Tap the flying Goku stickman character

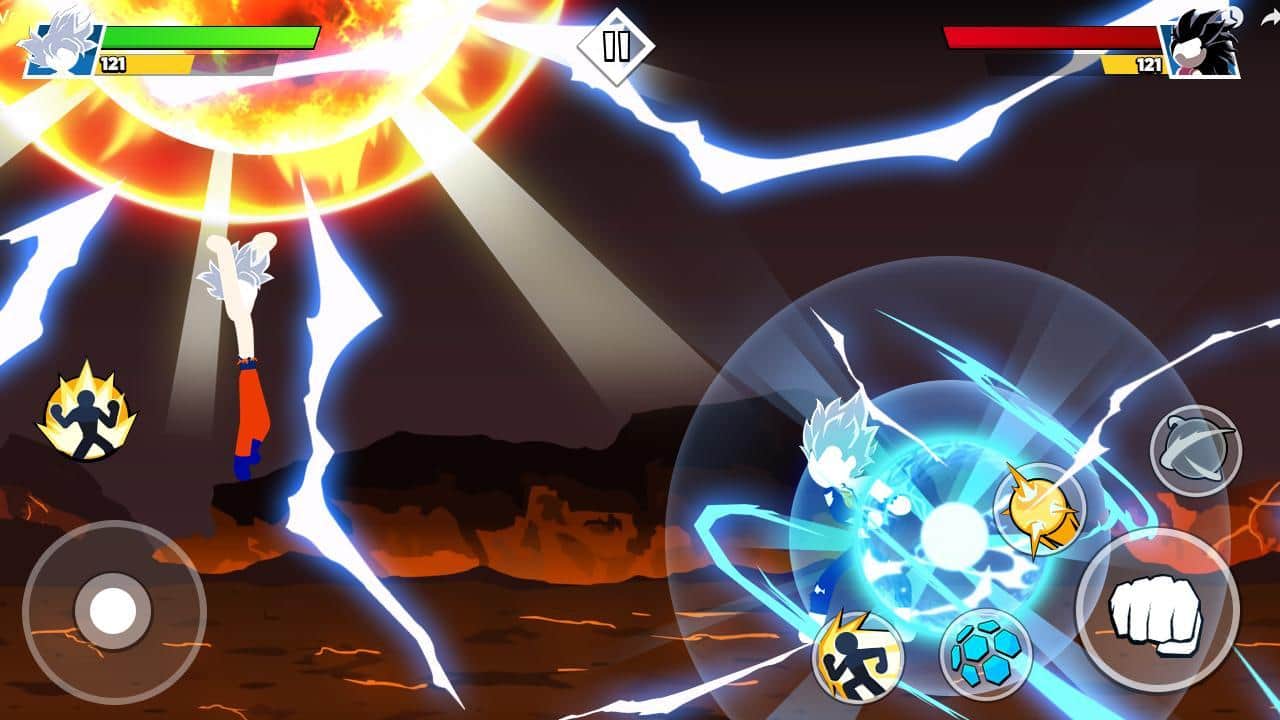click(248, 350)
